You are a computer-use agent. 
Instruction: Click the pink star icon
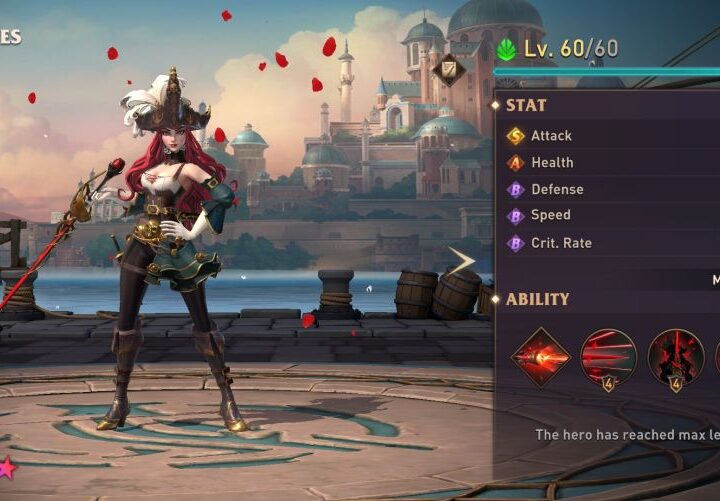(7, 467)
